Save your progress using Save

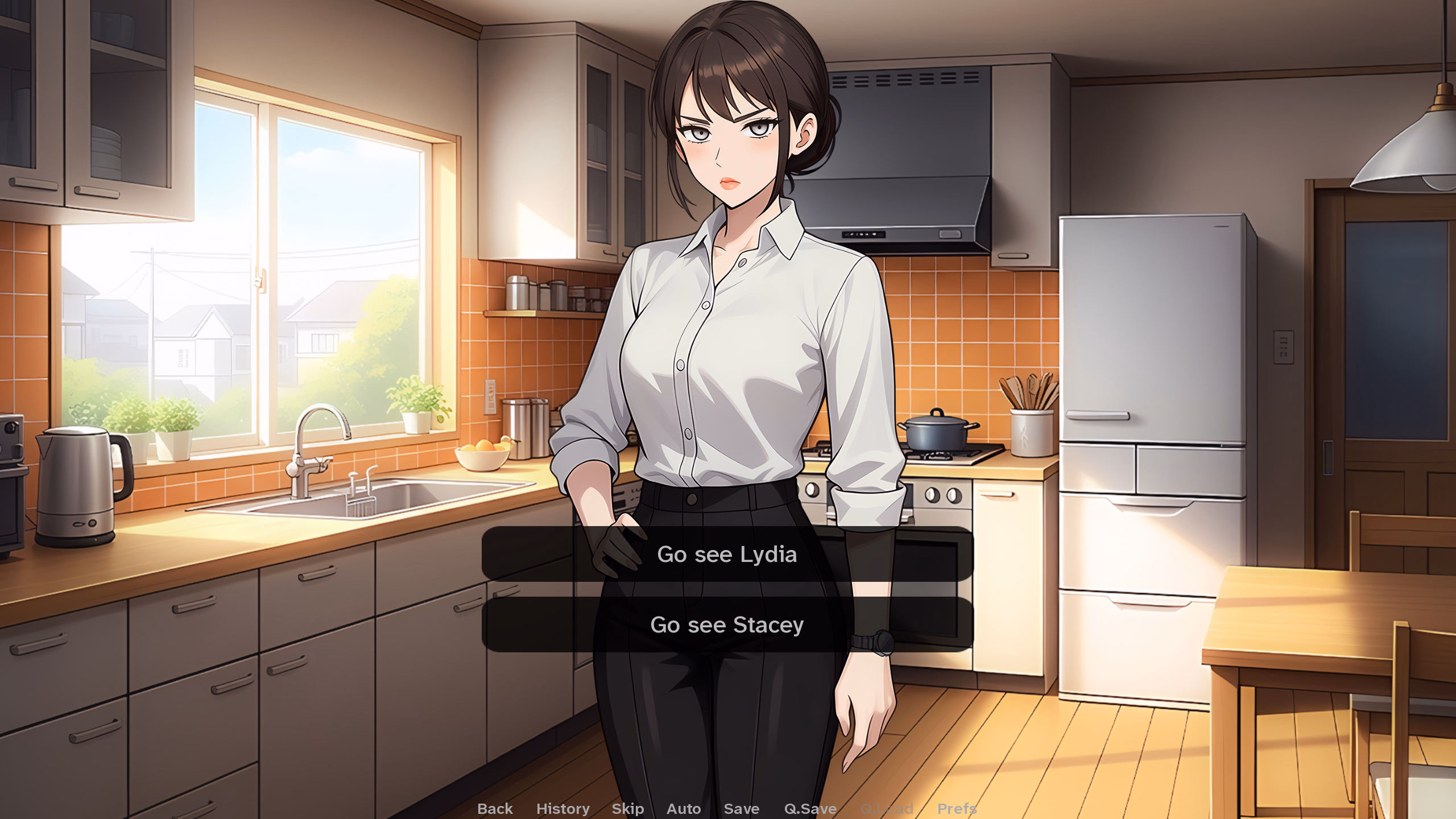pyautogui.click(x=742, y=808)
